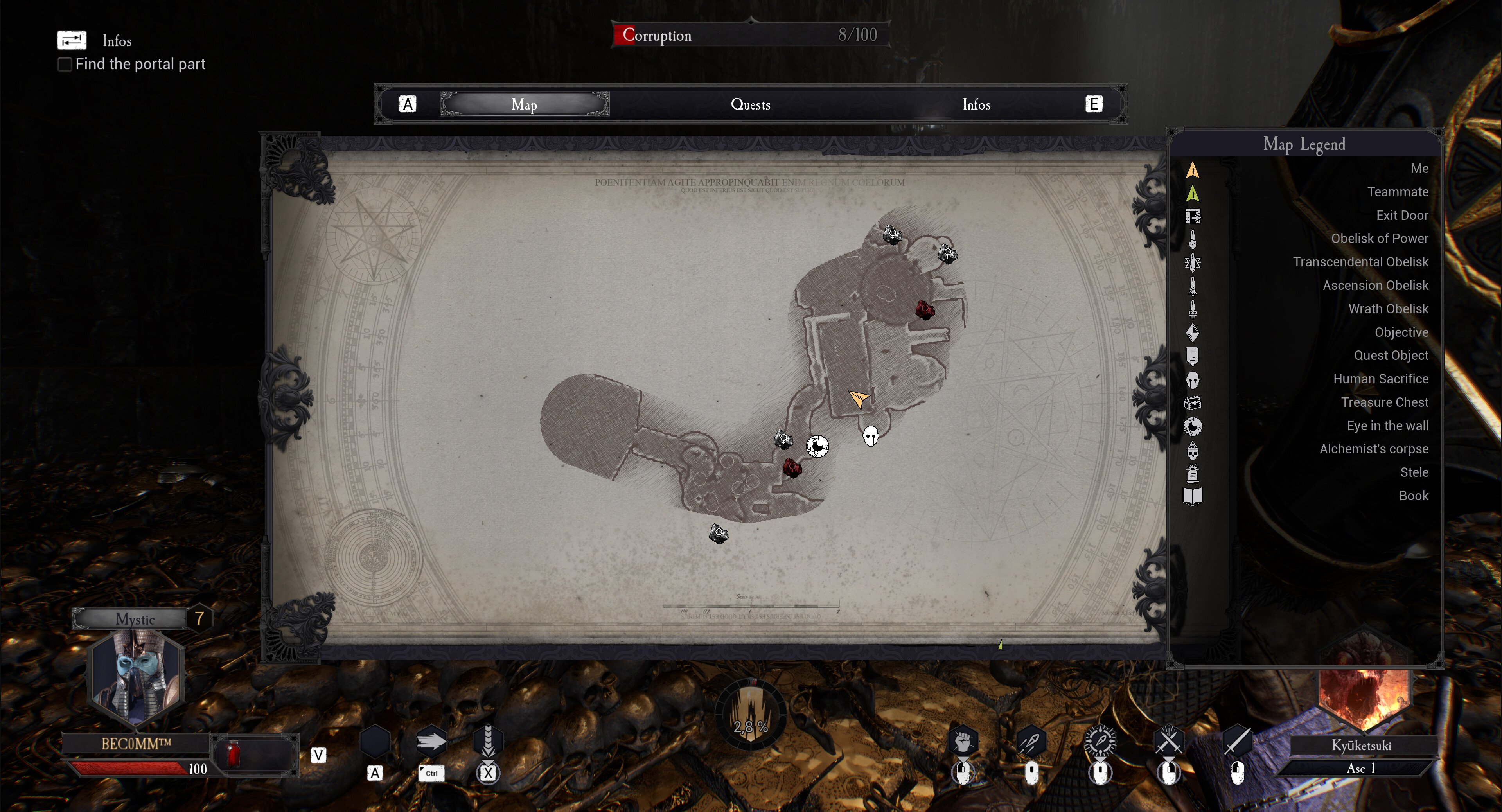This screenshot has width=1502, height=812.
Task: Select the Treasure Chest legend entry
Action: [1384, 402]
